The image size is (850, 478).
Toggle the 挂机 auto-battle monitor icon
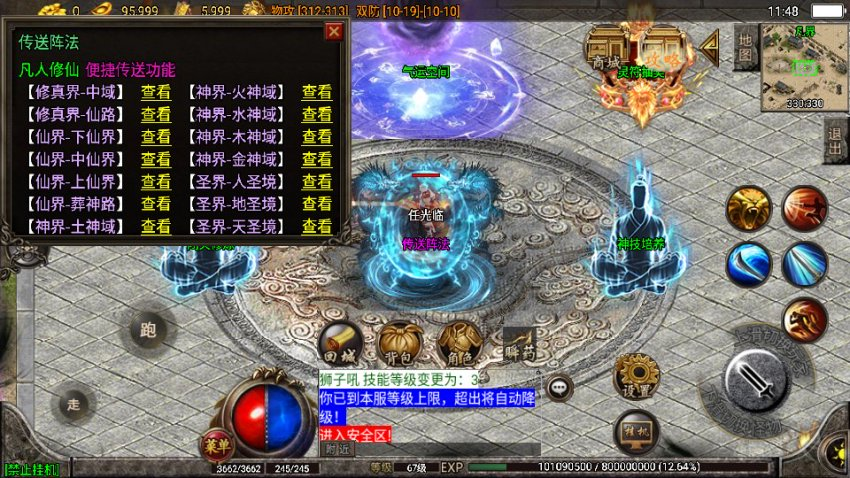tap(636, 431)
